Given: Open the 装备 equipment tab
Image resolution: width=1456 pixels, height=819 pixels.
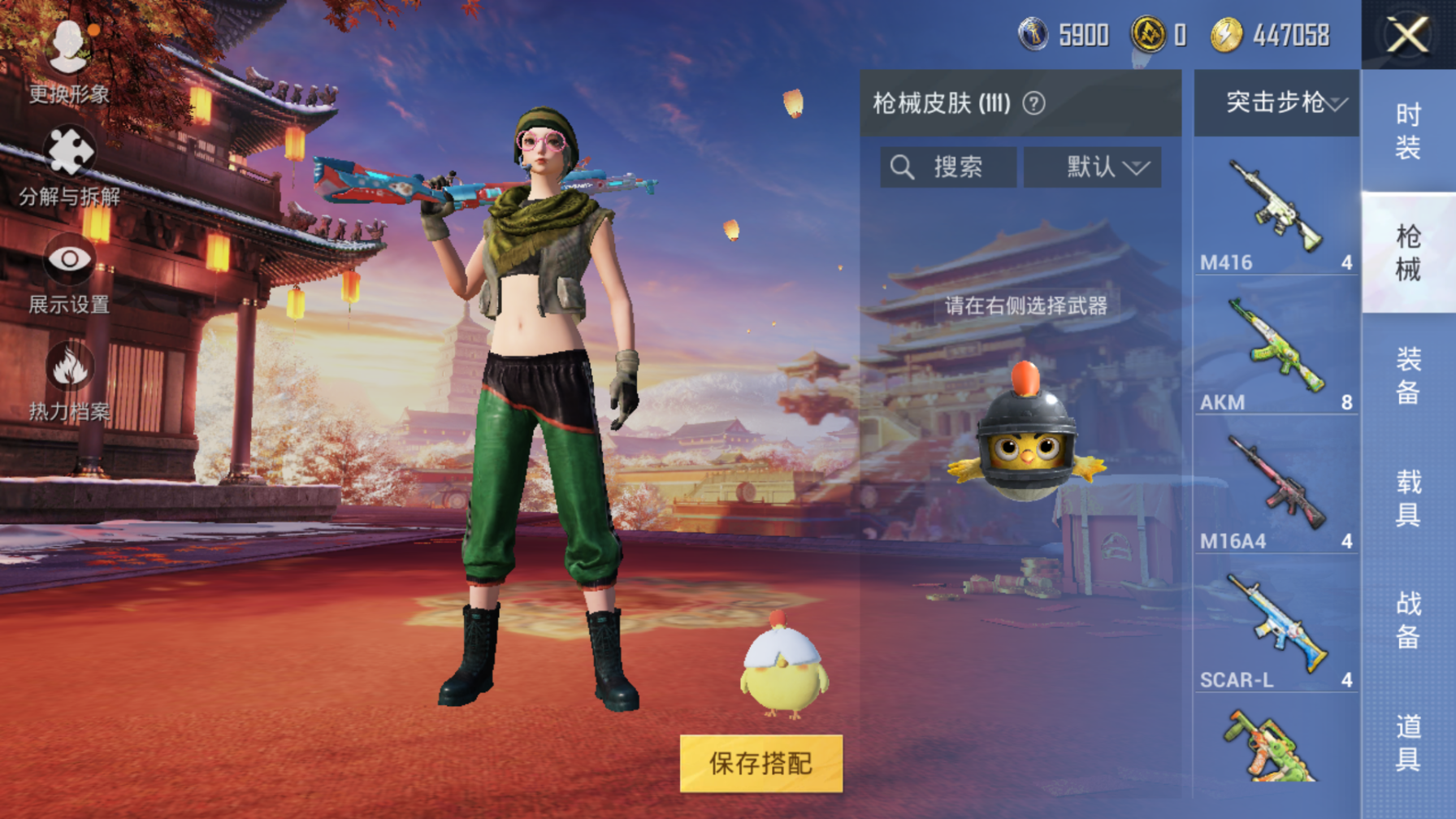Looking at the screenshot, I should pyautogui.click(x=1408, y=375).
